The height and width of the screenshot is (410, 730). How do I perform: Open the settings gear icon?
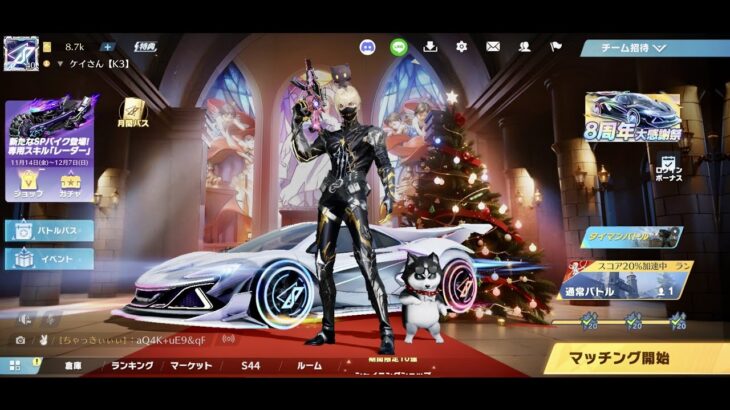(462, 46)
